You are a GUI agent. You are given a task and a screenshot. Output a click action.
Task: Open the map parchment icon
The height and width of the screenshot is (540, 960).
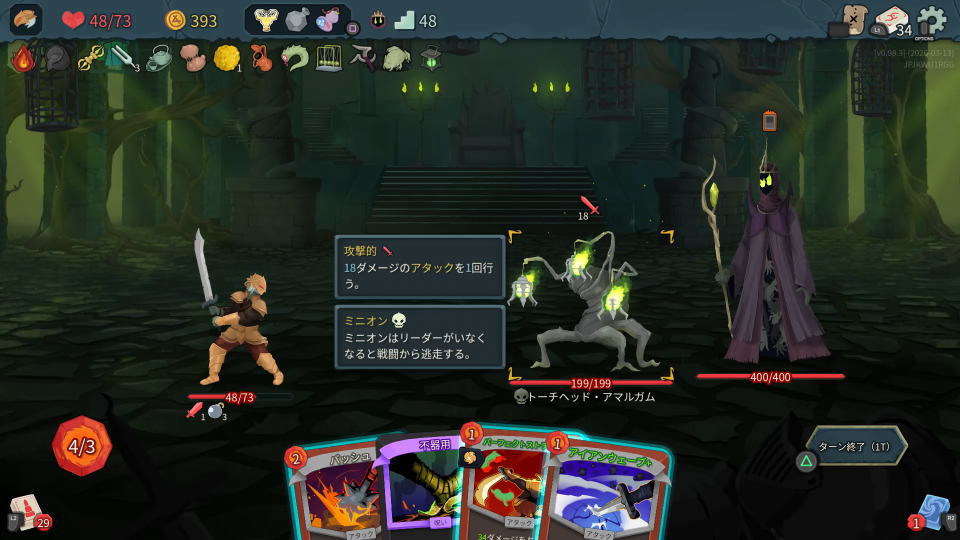pyautogui.click(x=852, y=20)
